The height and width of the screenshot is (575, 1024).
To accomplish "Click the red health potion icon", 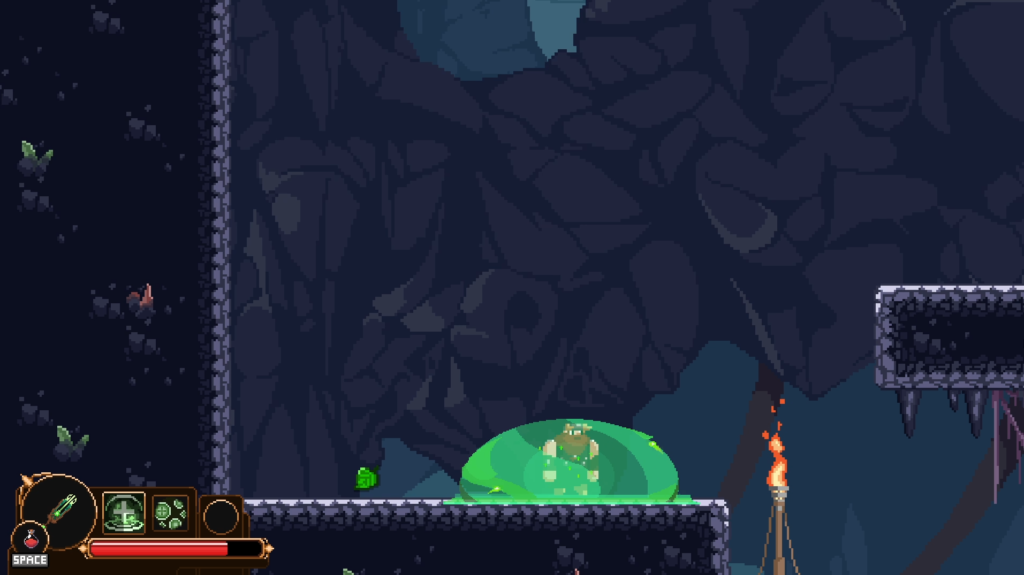I will click(29, 538).
